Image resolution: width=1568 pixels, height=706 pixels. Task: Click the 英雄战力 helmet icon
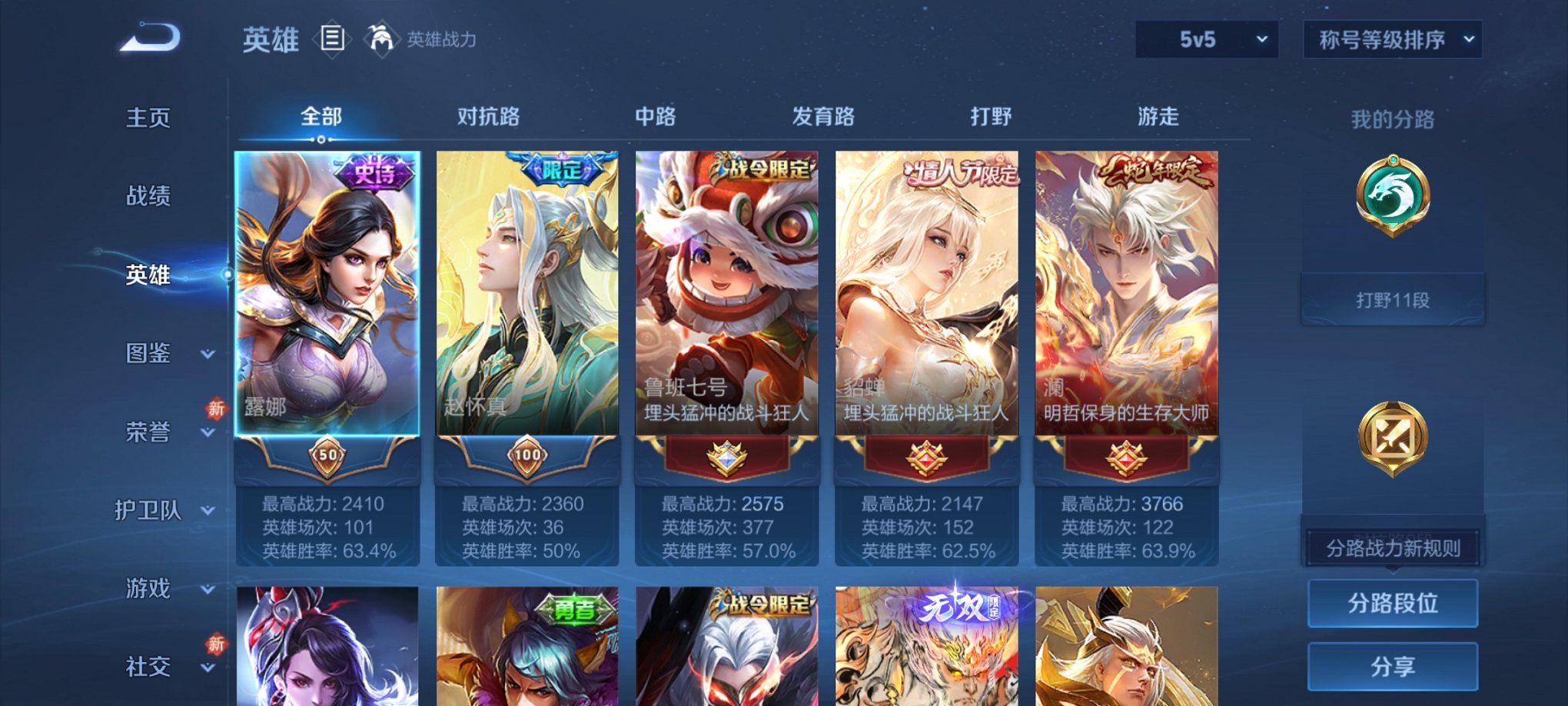(x=380, y=37)
